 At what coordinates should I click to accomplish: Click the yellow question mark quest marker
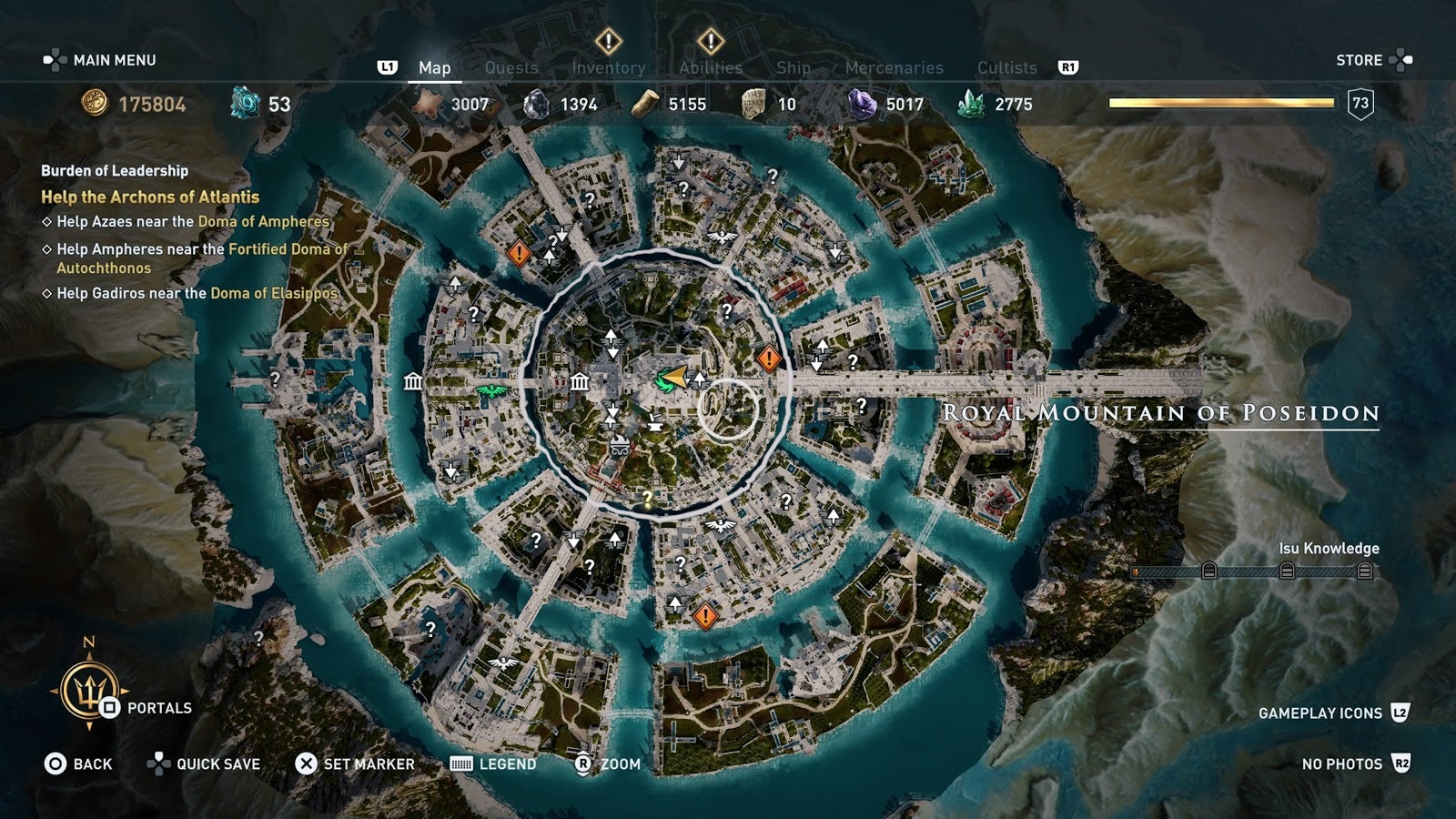coord(648,498)
